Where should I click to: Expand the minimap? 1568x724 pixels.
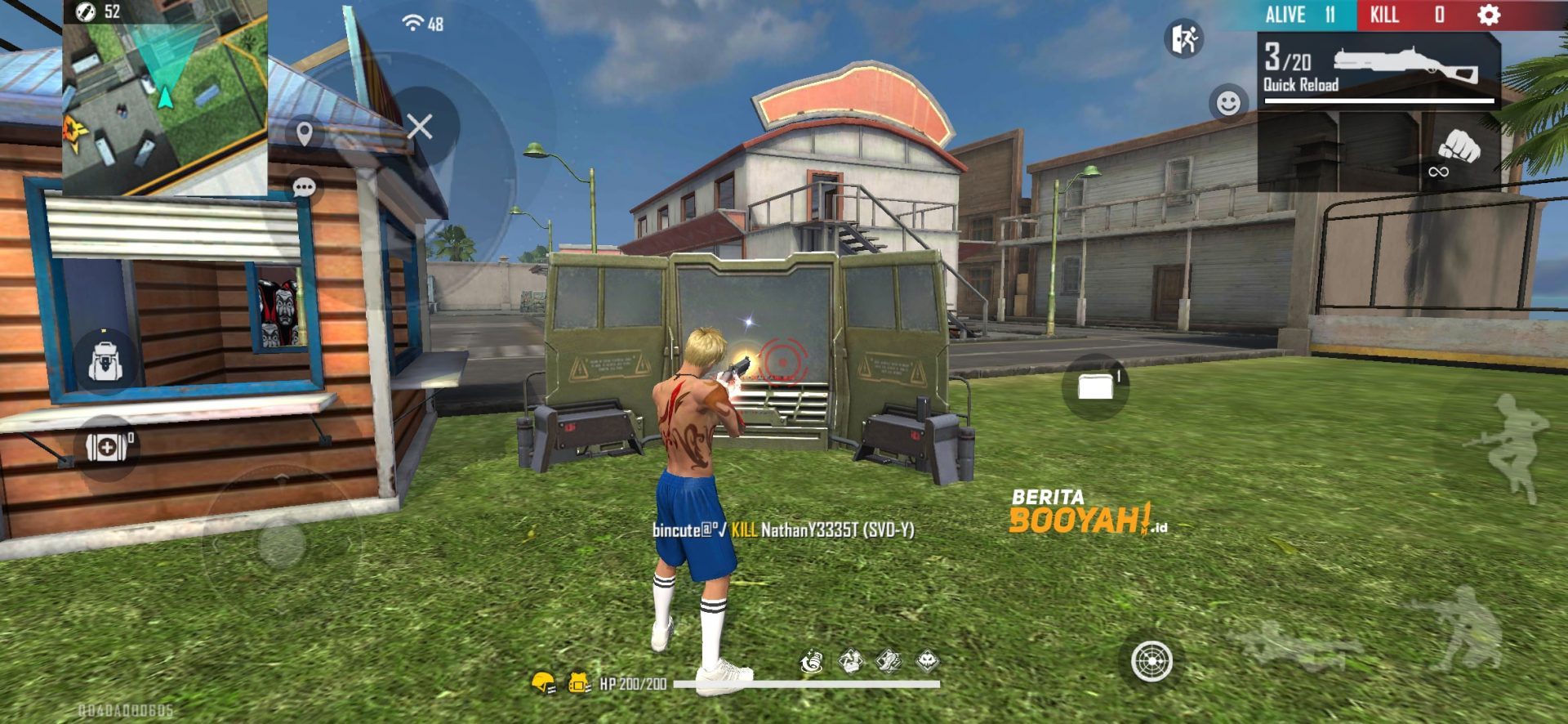click(165, 98)
